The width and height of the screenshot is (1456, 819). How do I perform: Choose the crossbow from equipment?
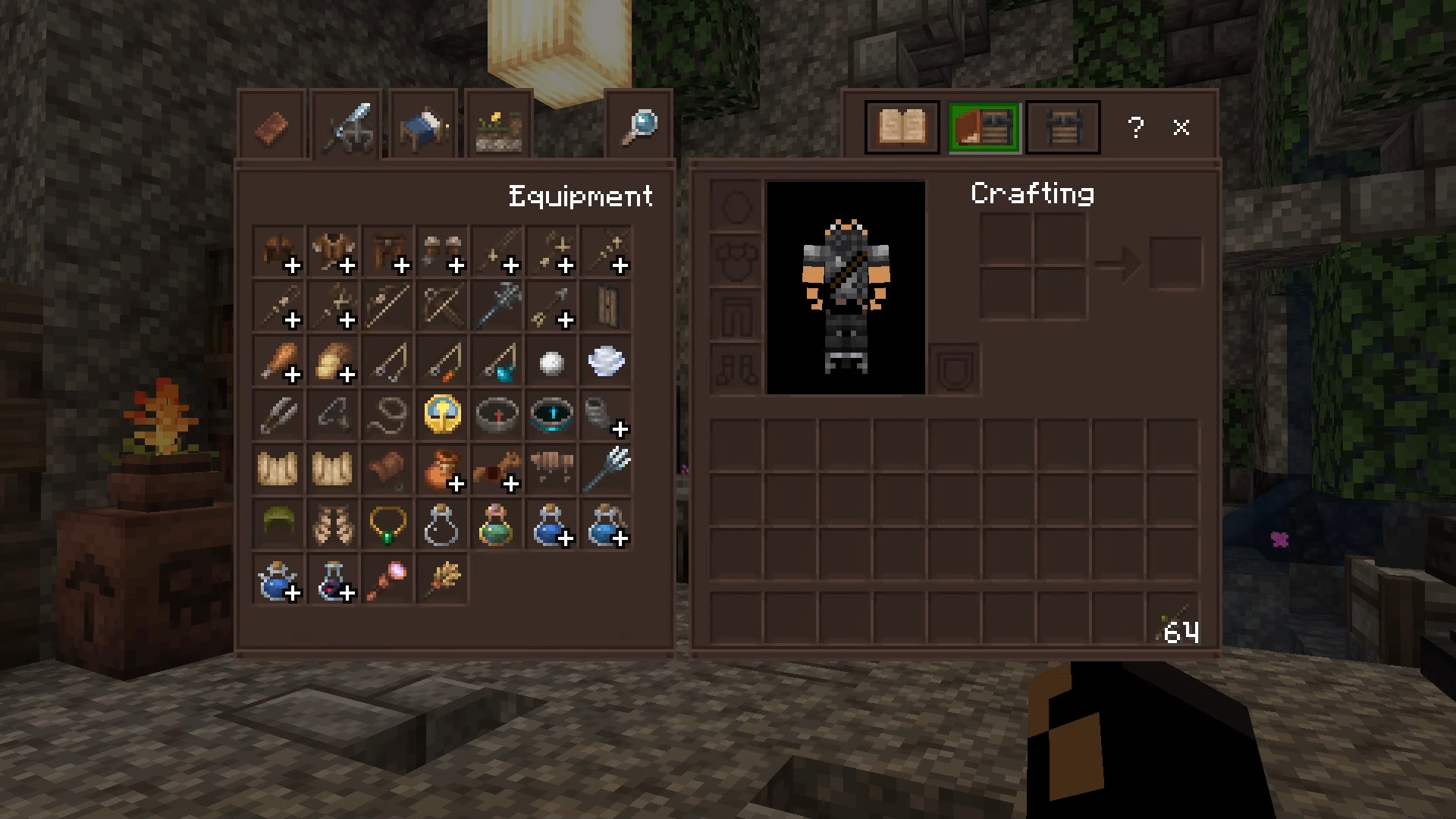pyautogui.click(x=443, y=306)
